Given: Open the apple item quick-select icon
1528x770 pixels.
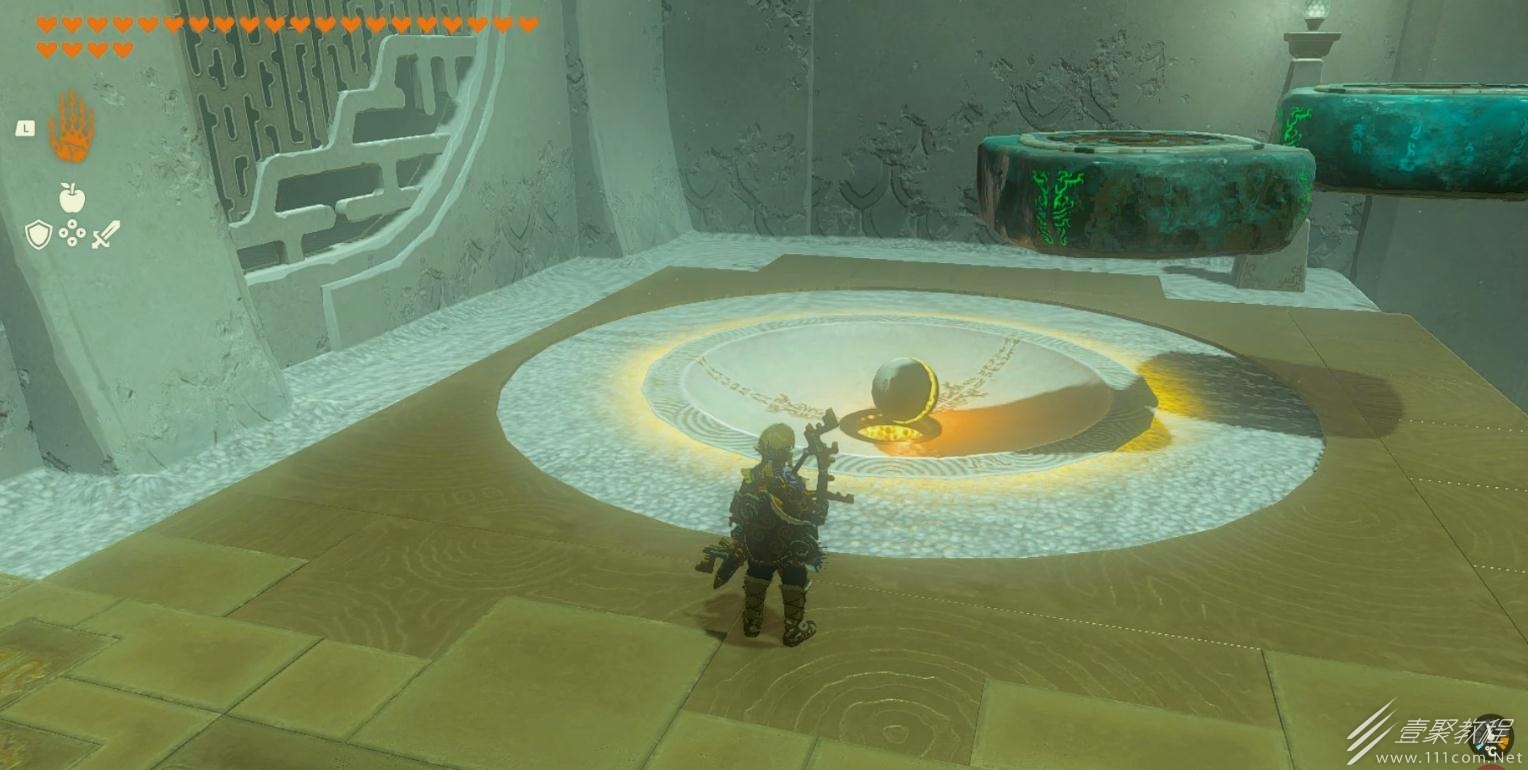Looking at the screenshot, I should 71,198.
